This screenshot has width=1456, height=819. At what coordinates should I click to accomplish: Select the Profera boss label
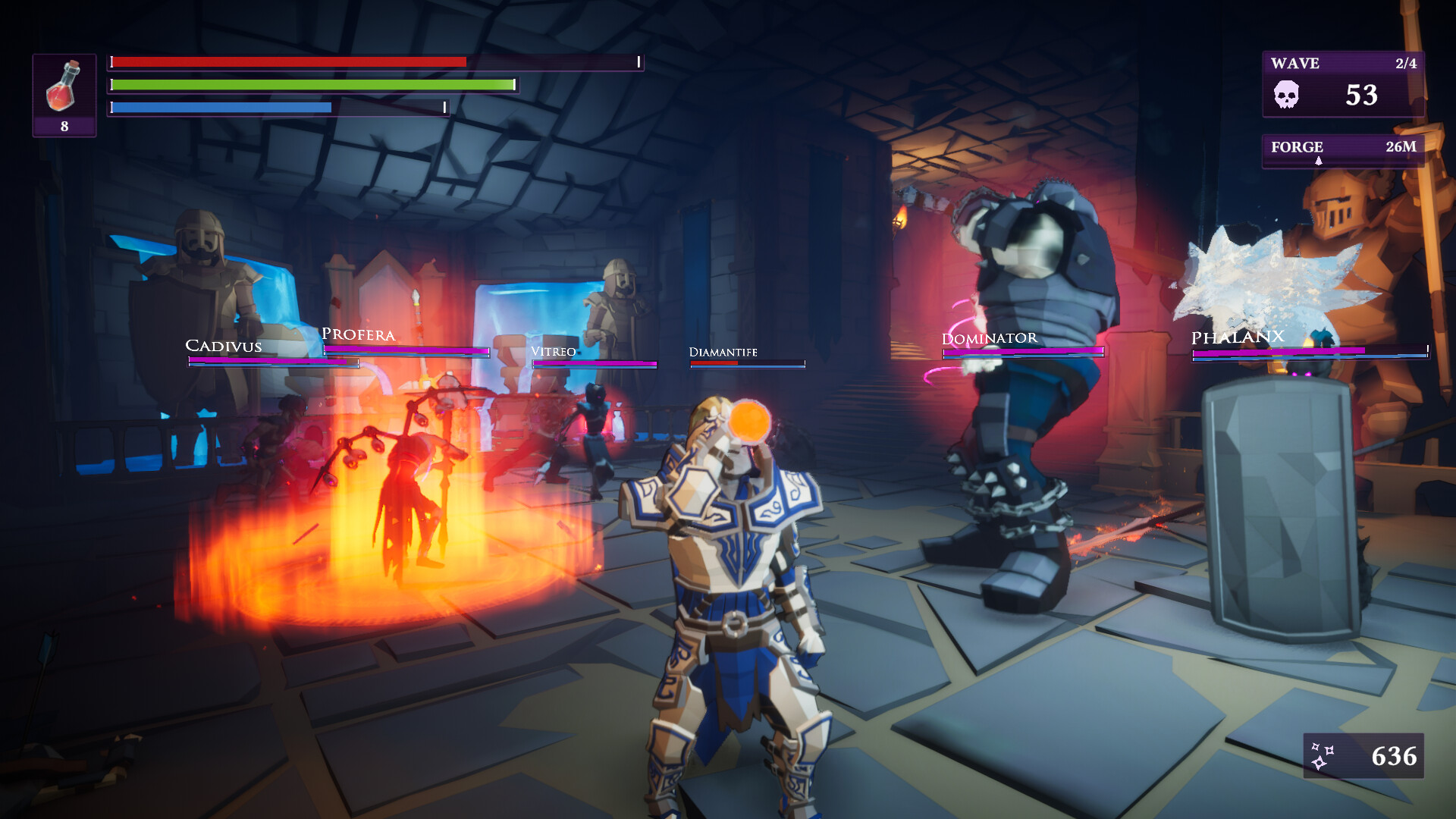click(359, 334)
